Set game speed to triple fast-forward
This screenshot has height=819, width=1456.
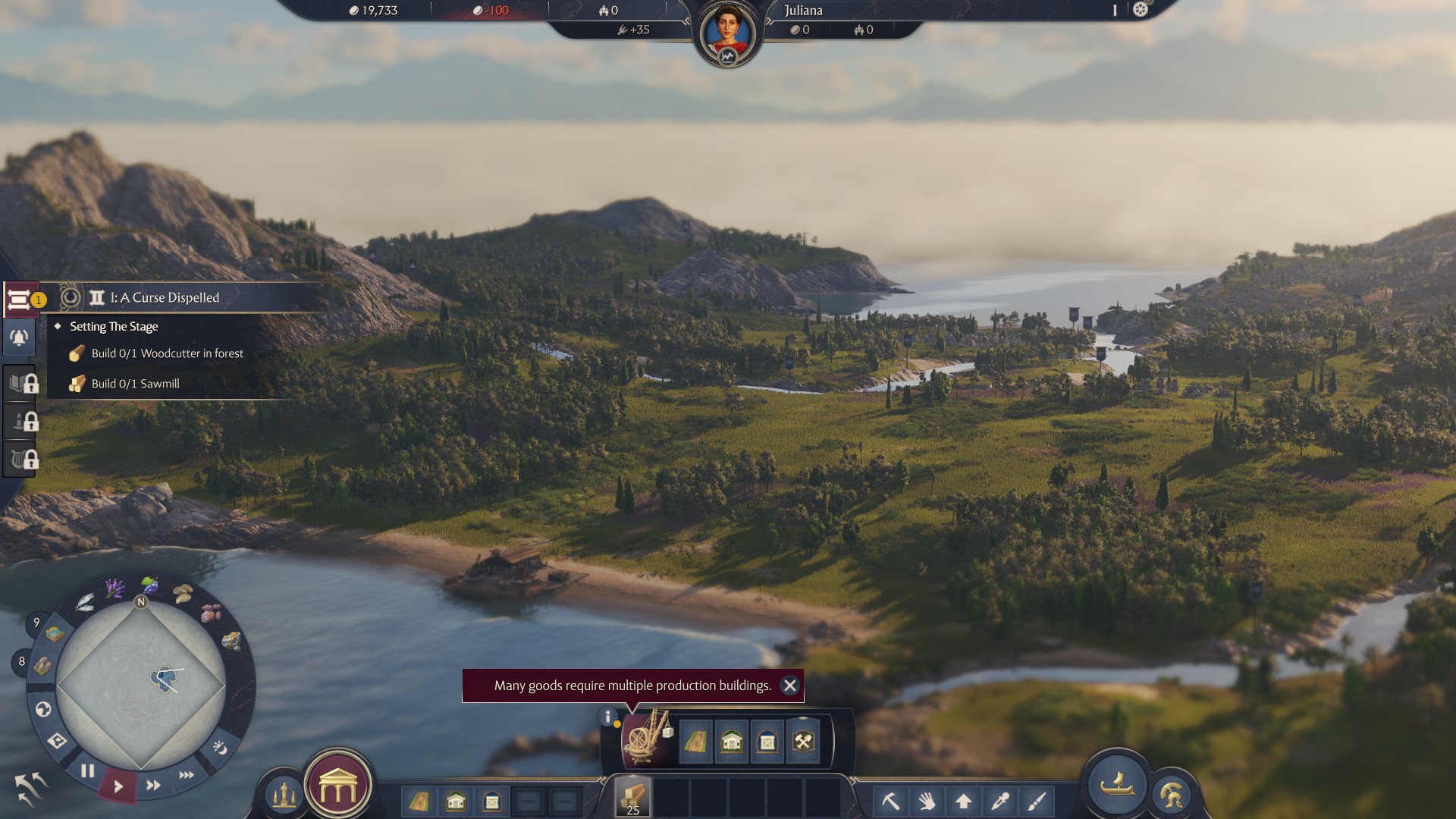tap(186, 775)
